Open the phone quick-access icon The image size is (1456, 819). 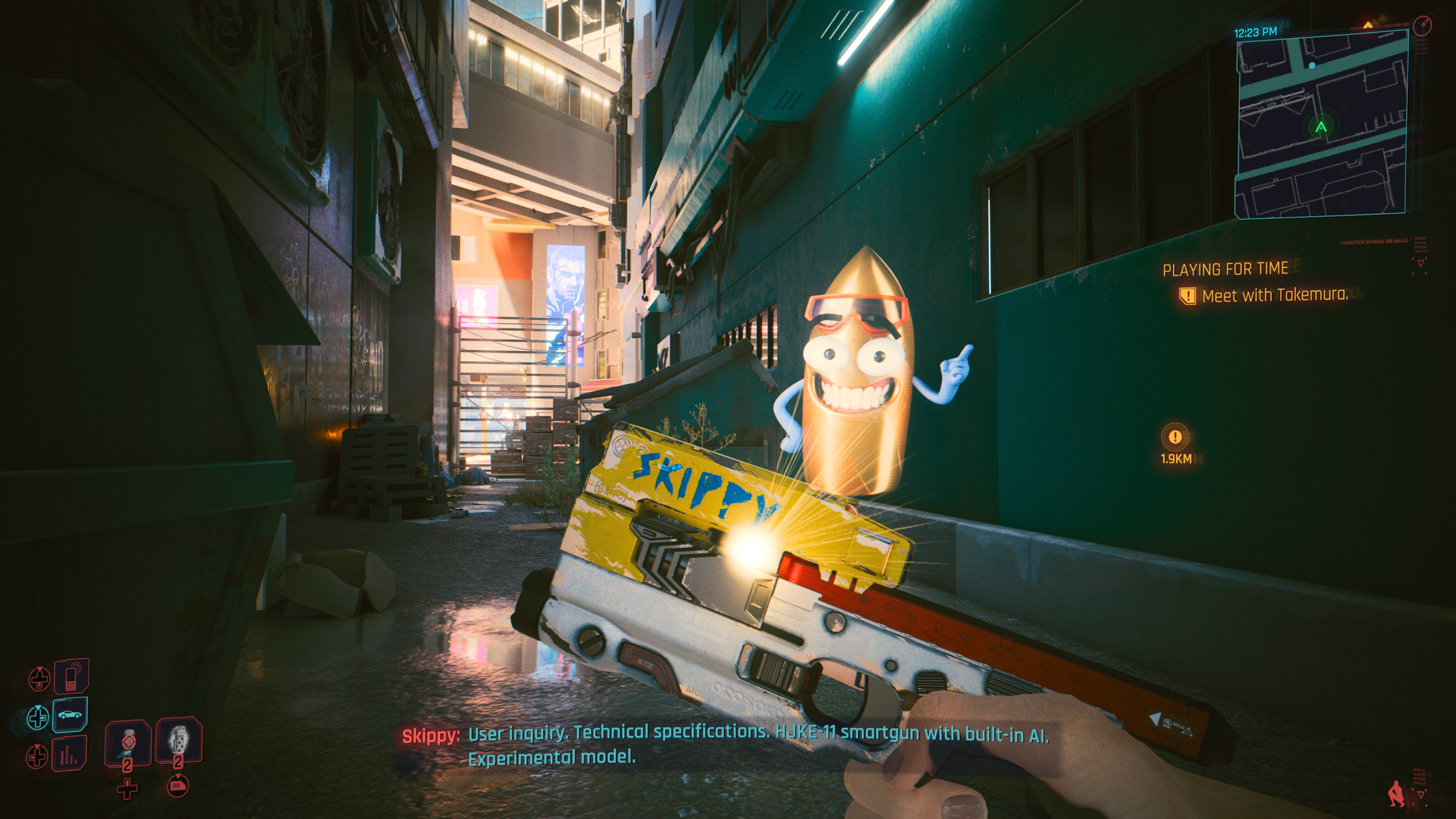pyautogui.click(x=71, y=675)
